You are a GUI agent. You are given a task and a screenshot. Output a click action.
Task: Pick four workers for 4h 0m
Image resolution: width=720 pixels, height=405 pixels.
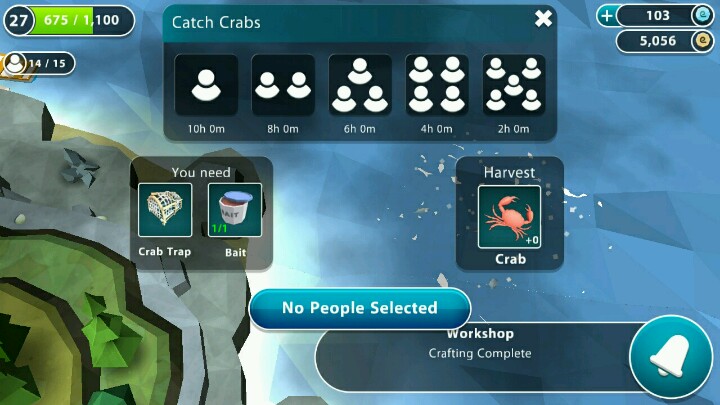(x=436, y=85)
